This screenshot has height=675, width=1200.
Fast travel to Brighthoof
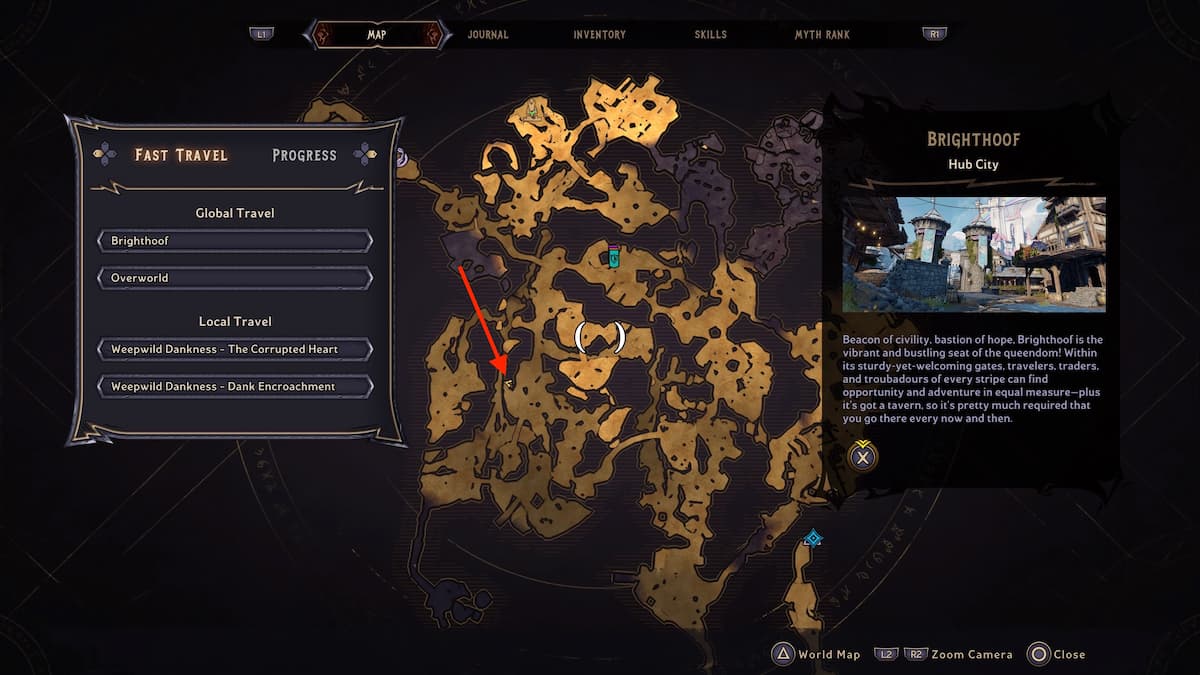[235, 241]
